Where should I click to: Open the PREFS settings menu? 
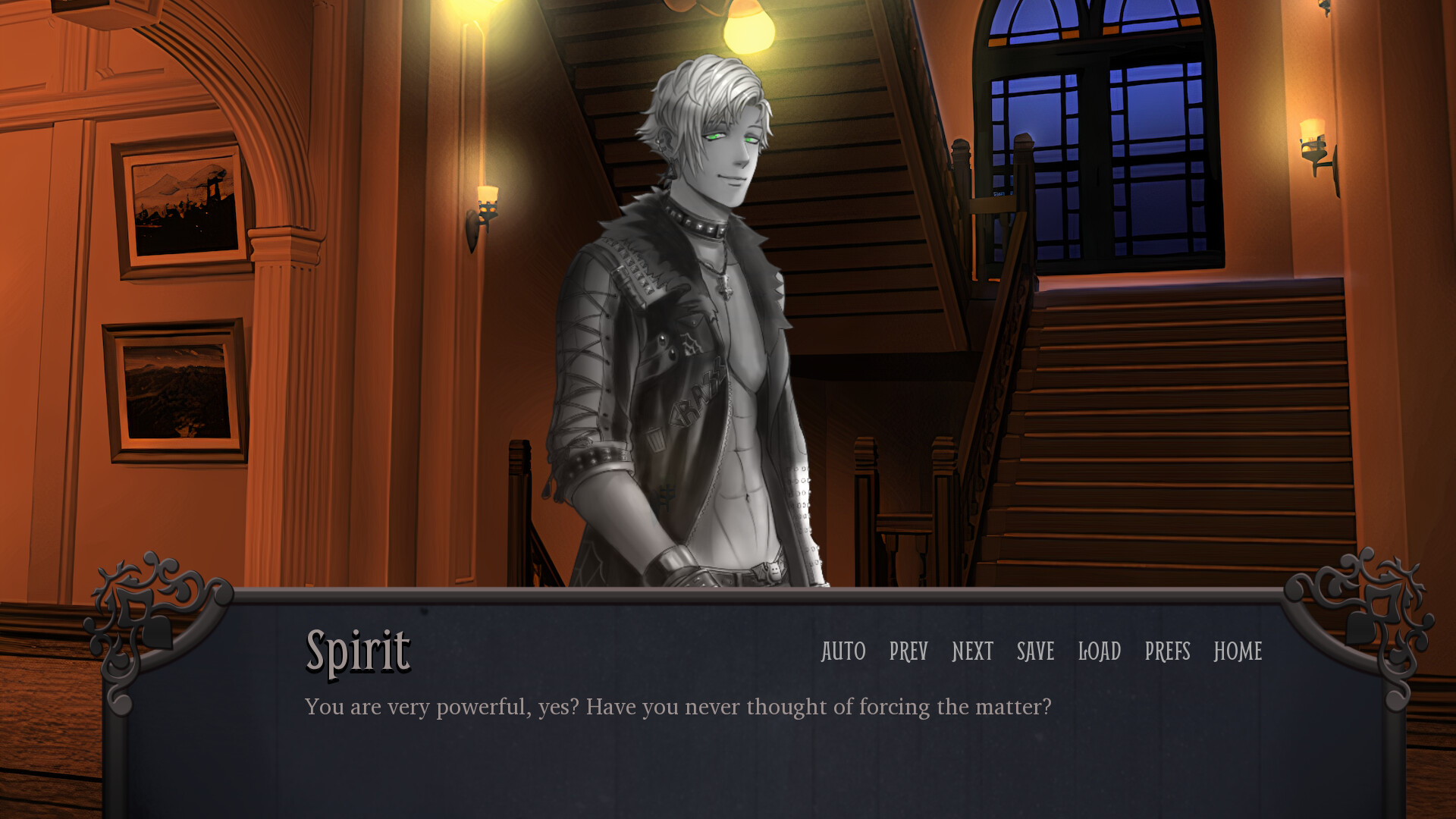1168,652
